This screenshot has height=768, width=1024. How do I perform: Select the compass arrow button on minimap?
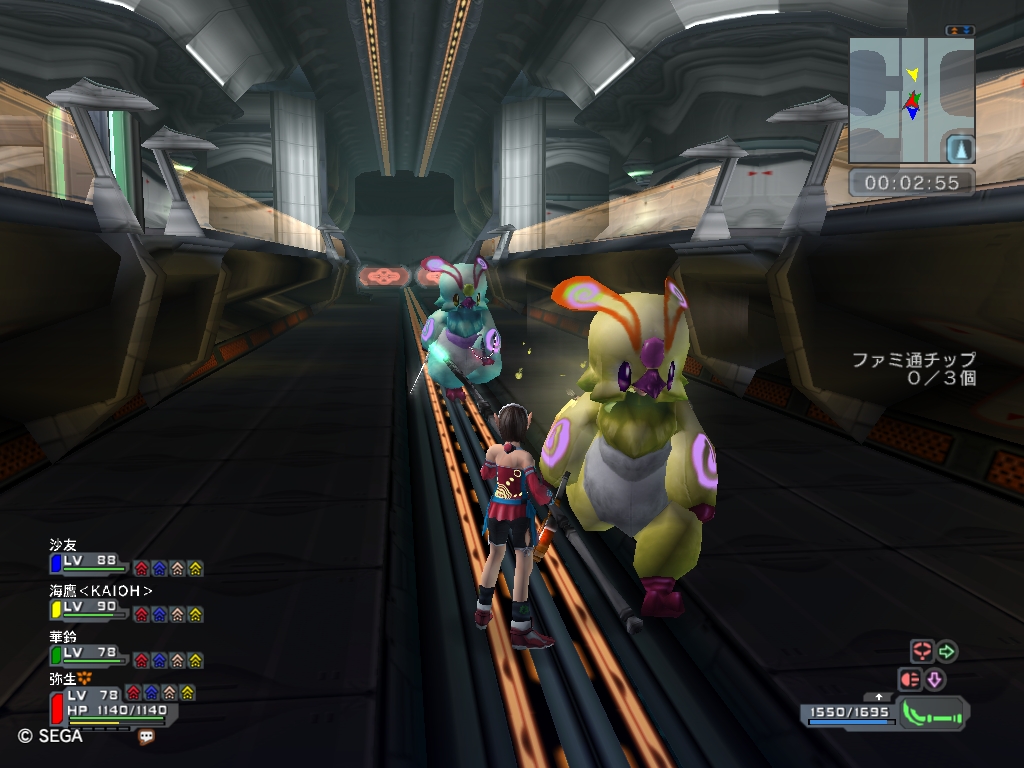[x=959, y=149]
